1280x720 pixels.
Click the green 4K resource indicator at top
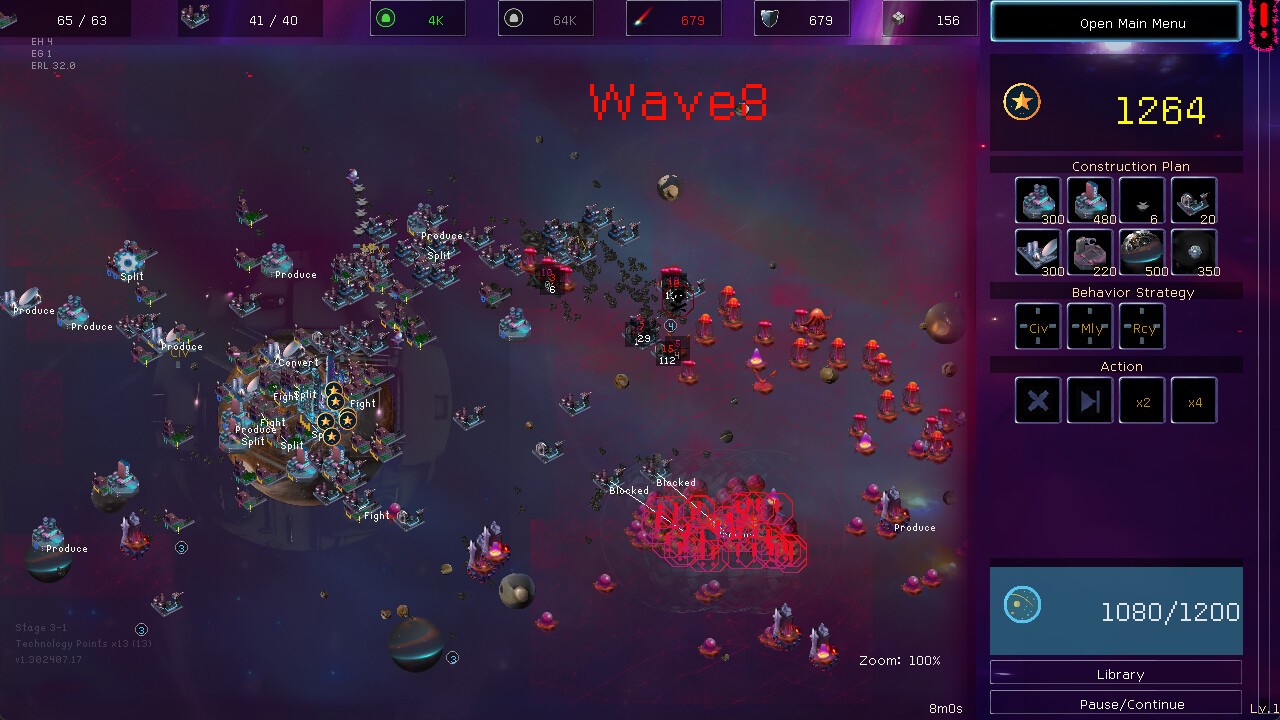pyautogui.click(x=417, y=18)
